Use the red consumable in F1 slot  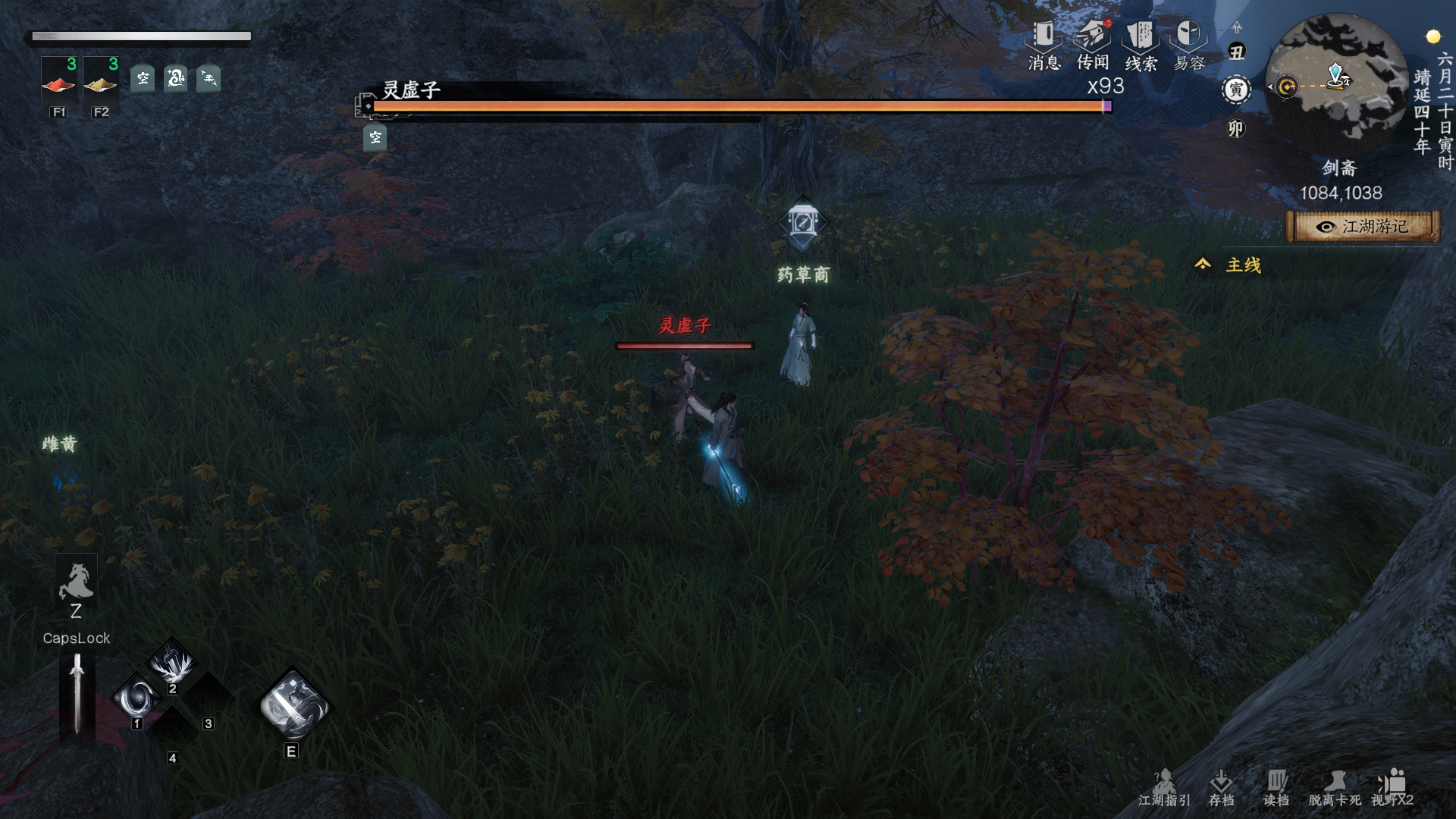59,83
